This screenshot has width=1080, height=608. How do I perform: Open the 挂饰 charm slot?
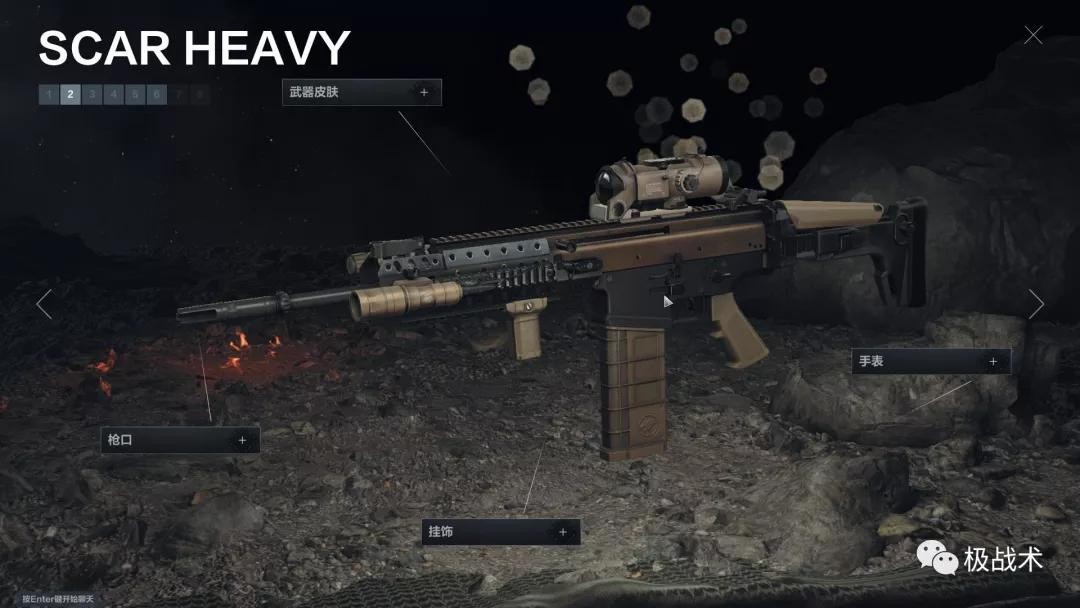coord(500,532)
